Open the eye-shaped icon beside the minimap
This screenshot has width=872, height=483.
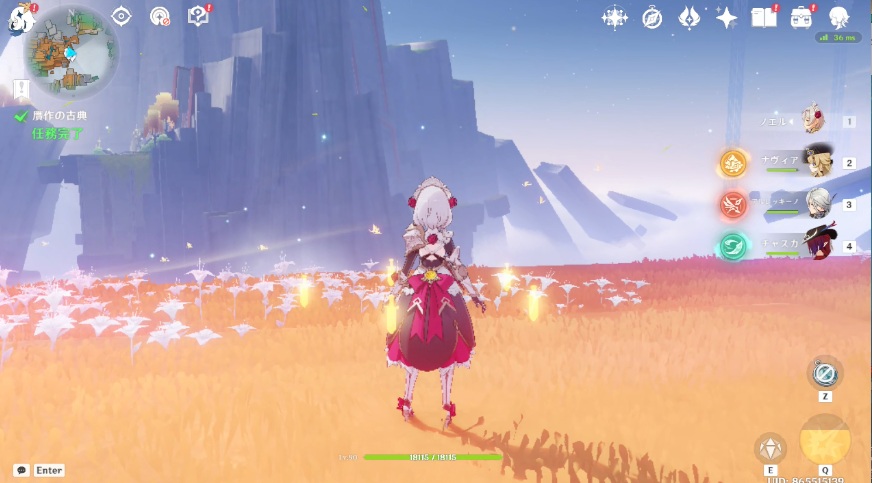(x=122, y=16)
